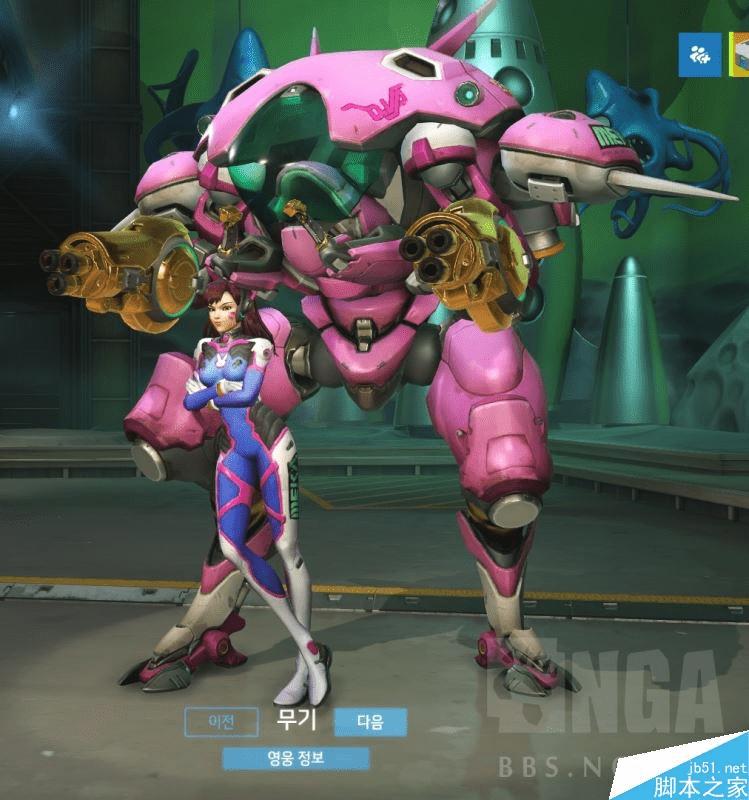Open the blue group invite icon

tap(700, 54)
